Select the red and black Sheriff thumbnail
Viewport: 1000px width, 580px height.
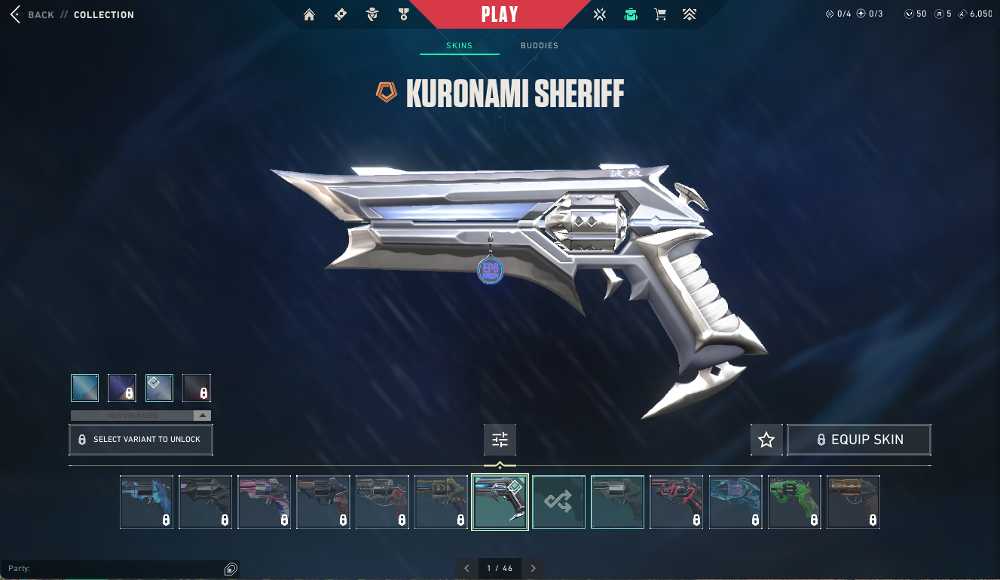coord(676,501)
